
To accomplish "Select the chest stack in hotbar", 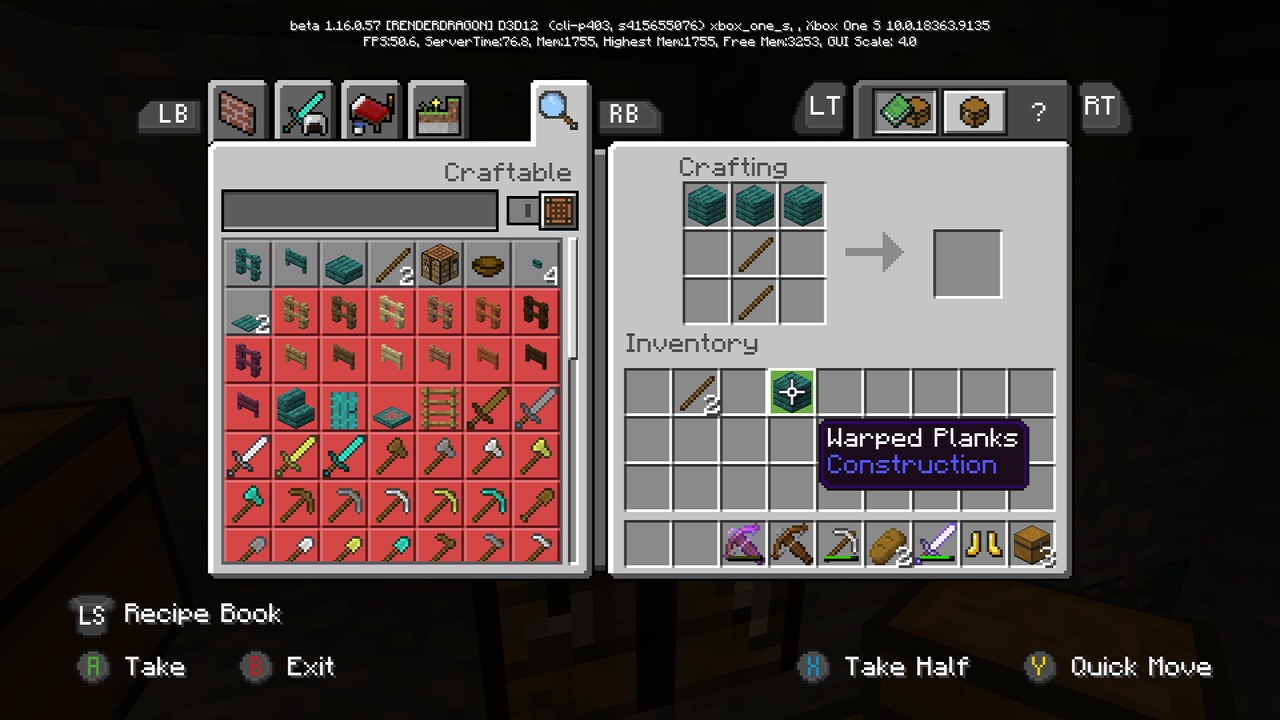I will [1032, 545].
